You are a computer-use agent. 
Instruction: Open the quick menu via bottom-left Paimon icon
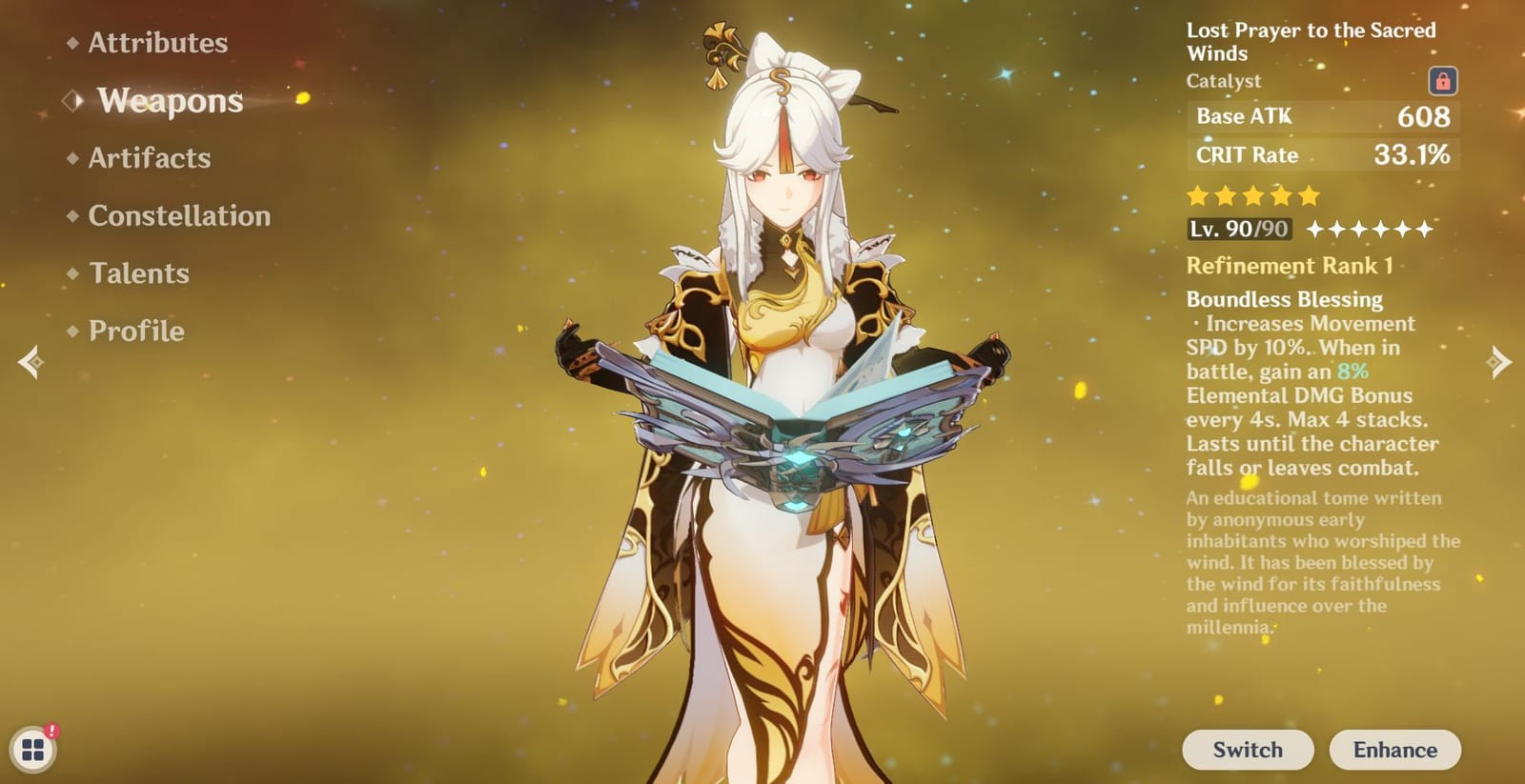(x=33, y=750)
